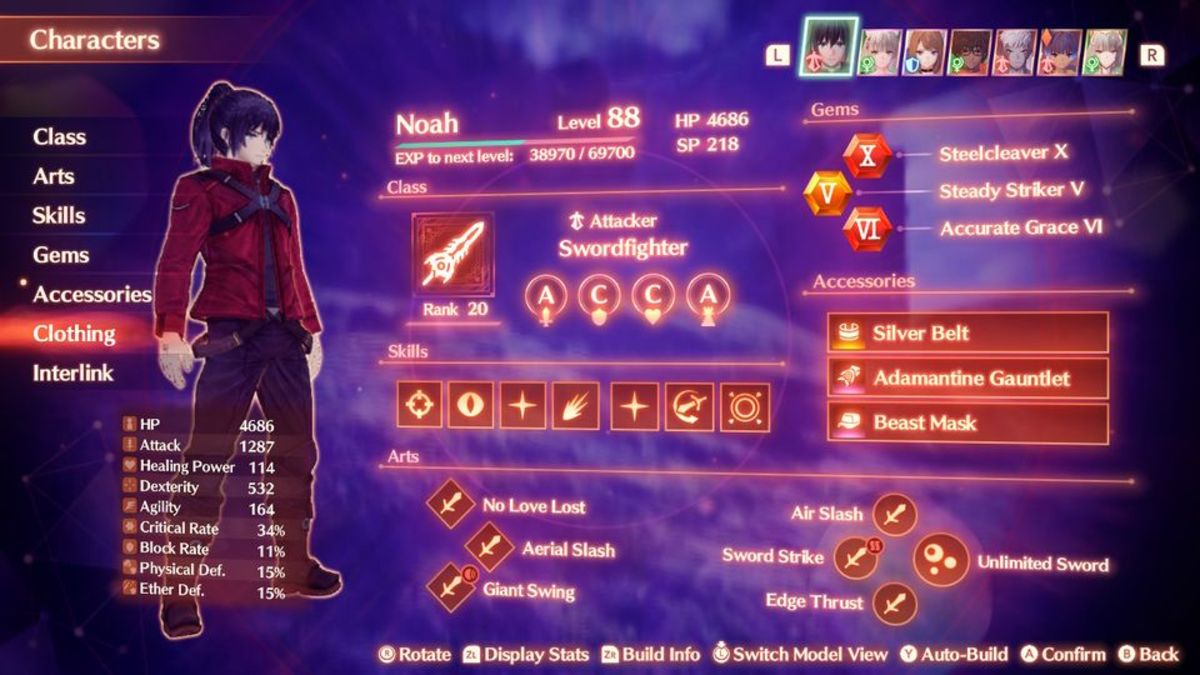Image resolution: width=1200 pixels, height=675 pixels.
Task: Select the Accurate Grace VI gem
Action: (x=867, y=229)
